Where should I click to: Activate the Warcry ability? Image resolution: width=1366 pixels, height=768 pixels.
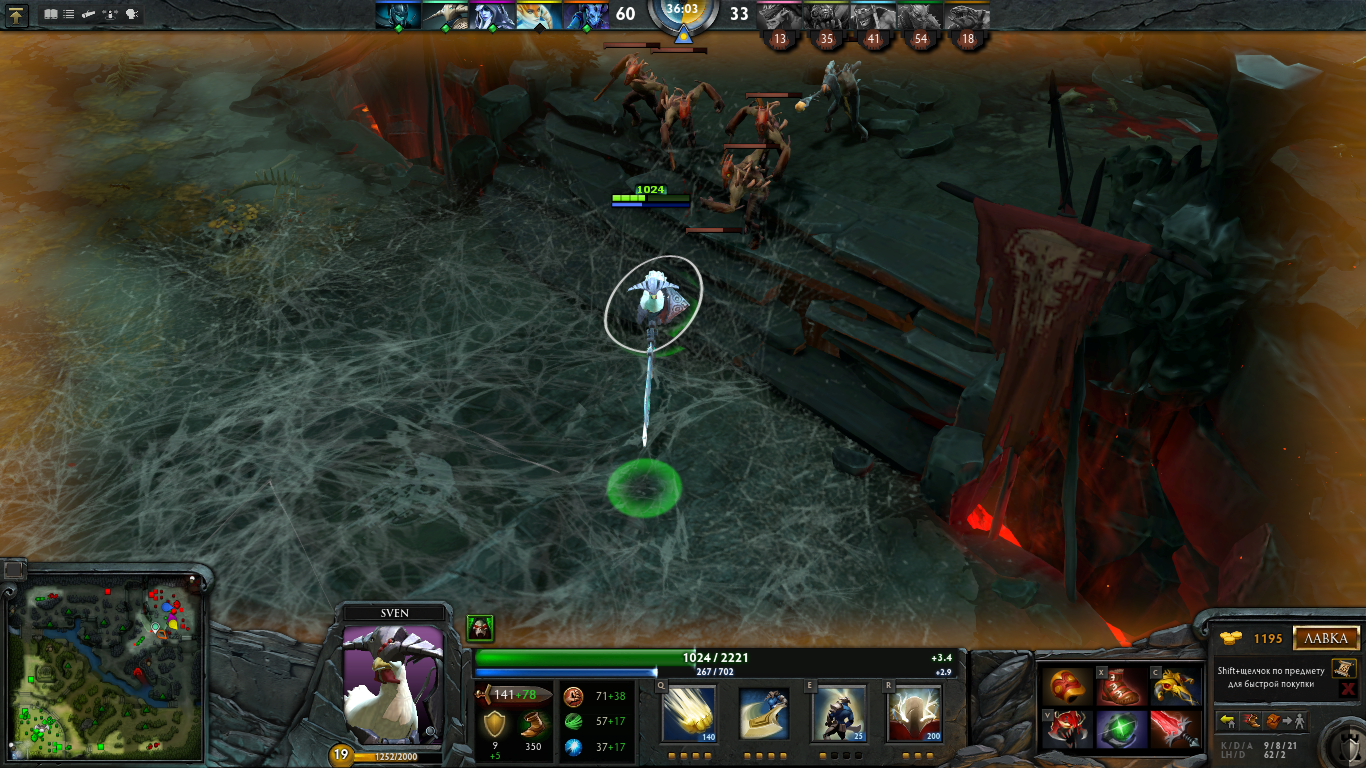(838, 714)
